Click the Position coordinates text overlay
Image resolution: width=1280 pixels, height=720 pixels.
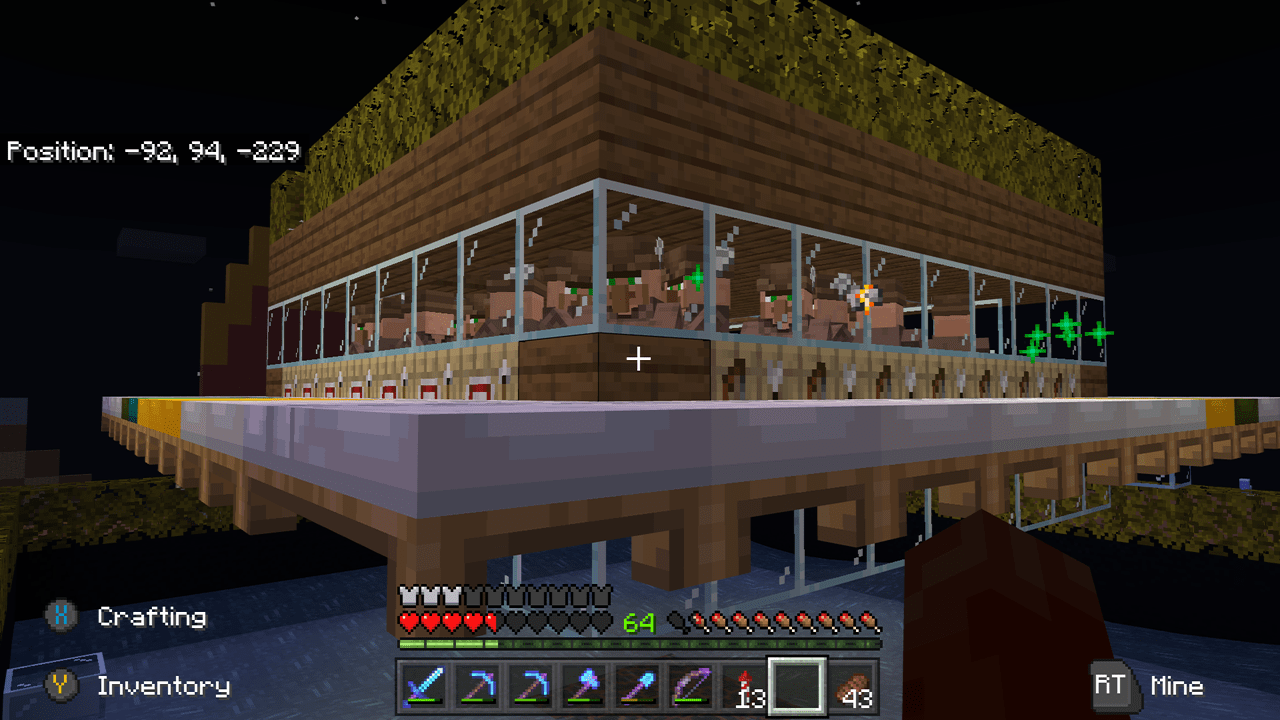[x=150, y=152]
